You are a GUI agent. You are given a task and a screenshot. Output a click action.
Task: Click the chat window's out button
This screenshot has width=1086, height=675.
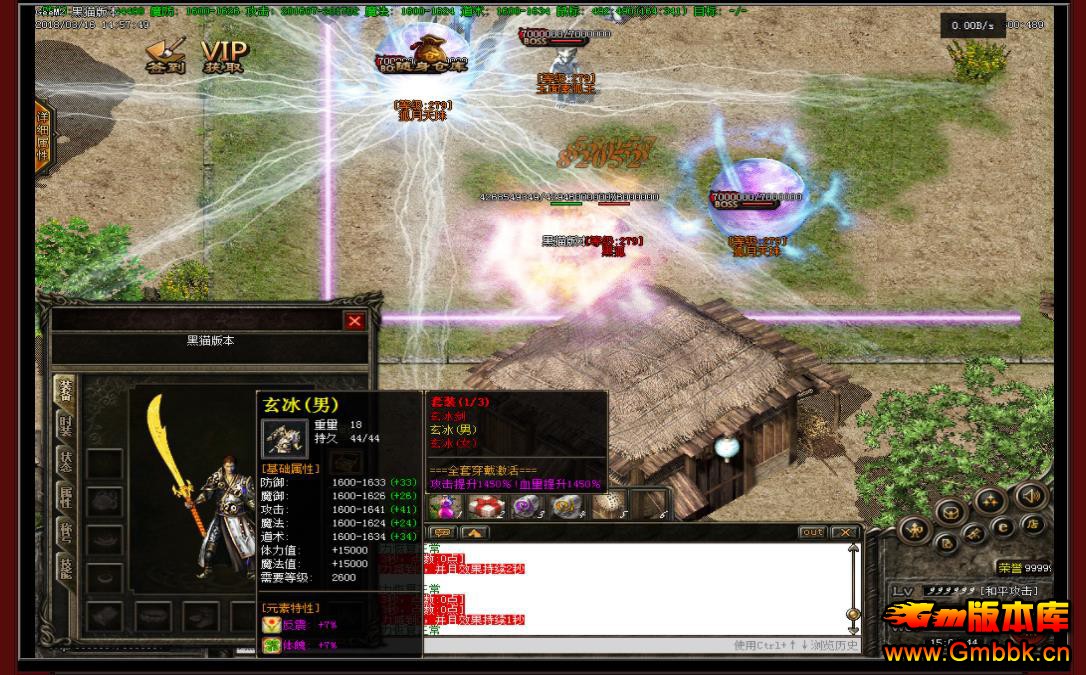coord(812,533)
